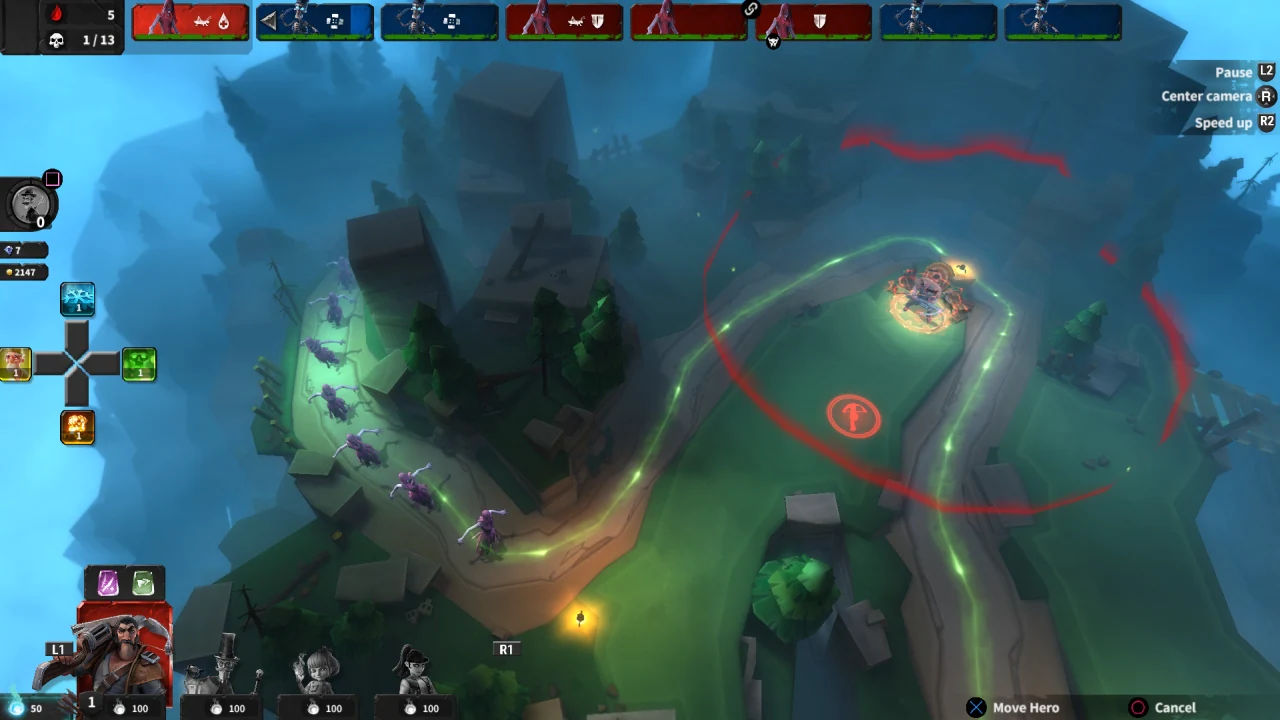
Task: Click the purple gem socketed on the hero card
Action: (110, 583)
